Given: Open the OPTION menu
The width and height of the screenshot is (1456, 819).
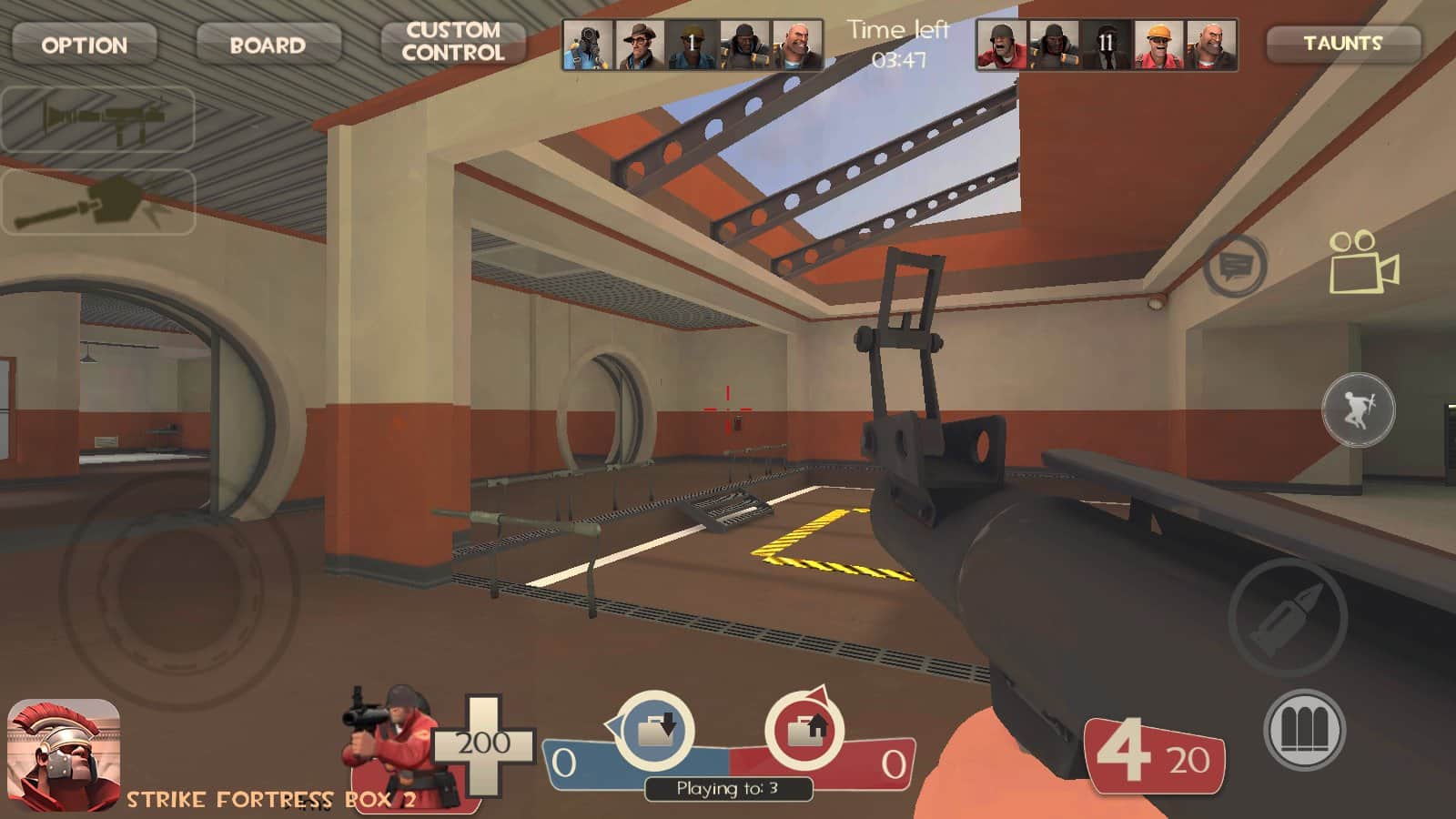Looking at the screenshot, I should (84, 44).
